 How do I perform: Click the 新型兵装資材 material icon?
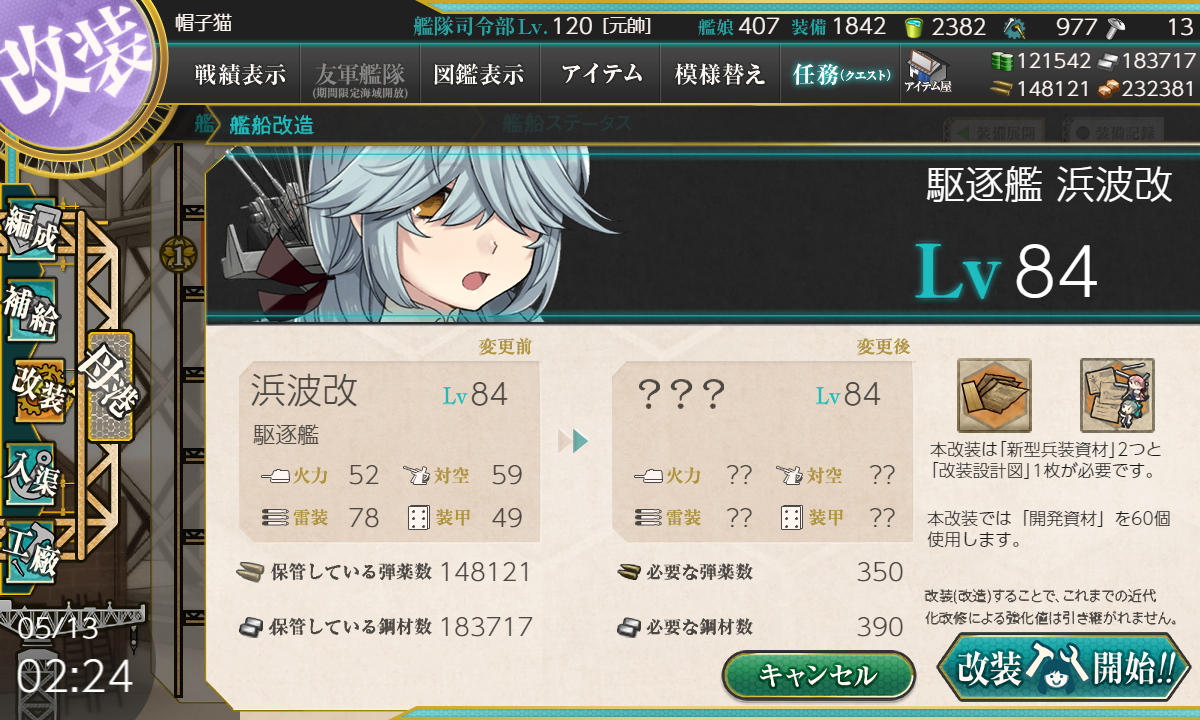pyautogui.click(x=994, y=395)
